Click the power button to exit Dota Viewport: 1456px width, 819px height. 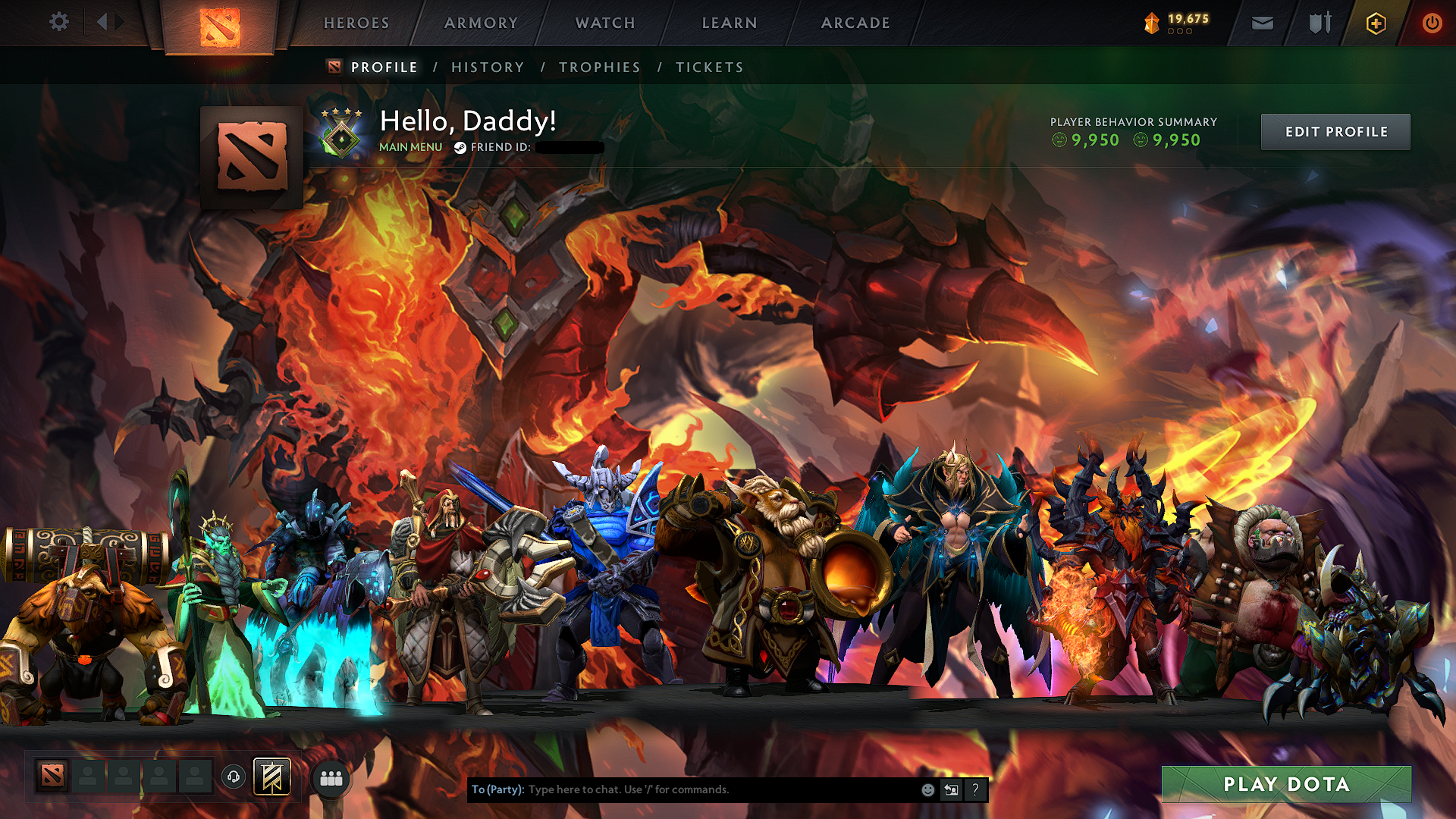coord(1432,23)
